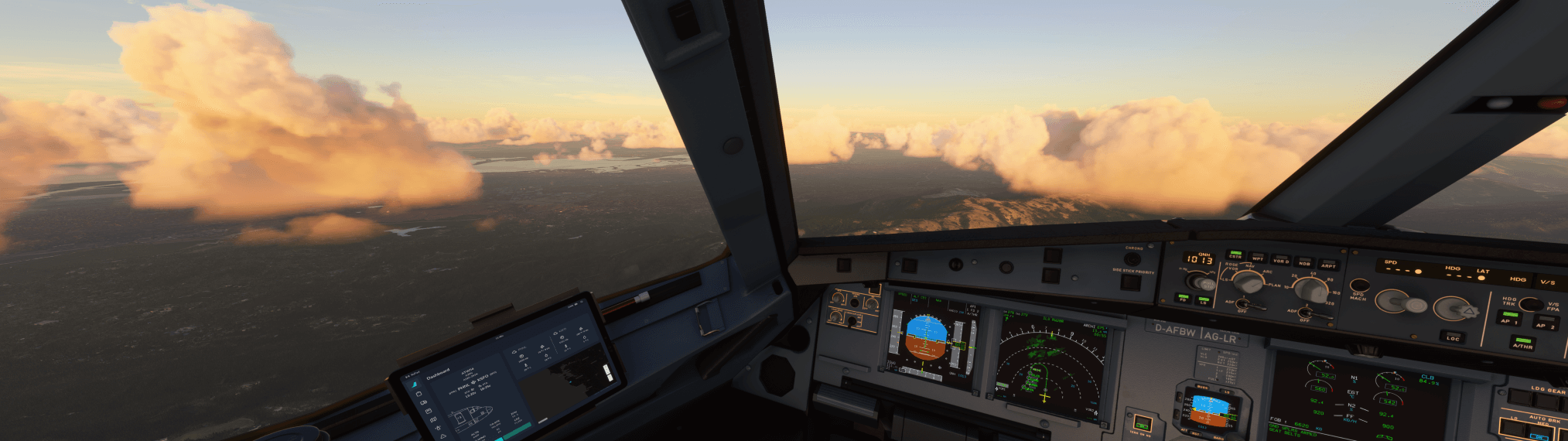This screenshot has width=1568, height=441.
Task: Show waypoints with the WPT button
Action: click(1258, 257)
